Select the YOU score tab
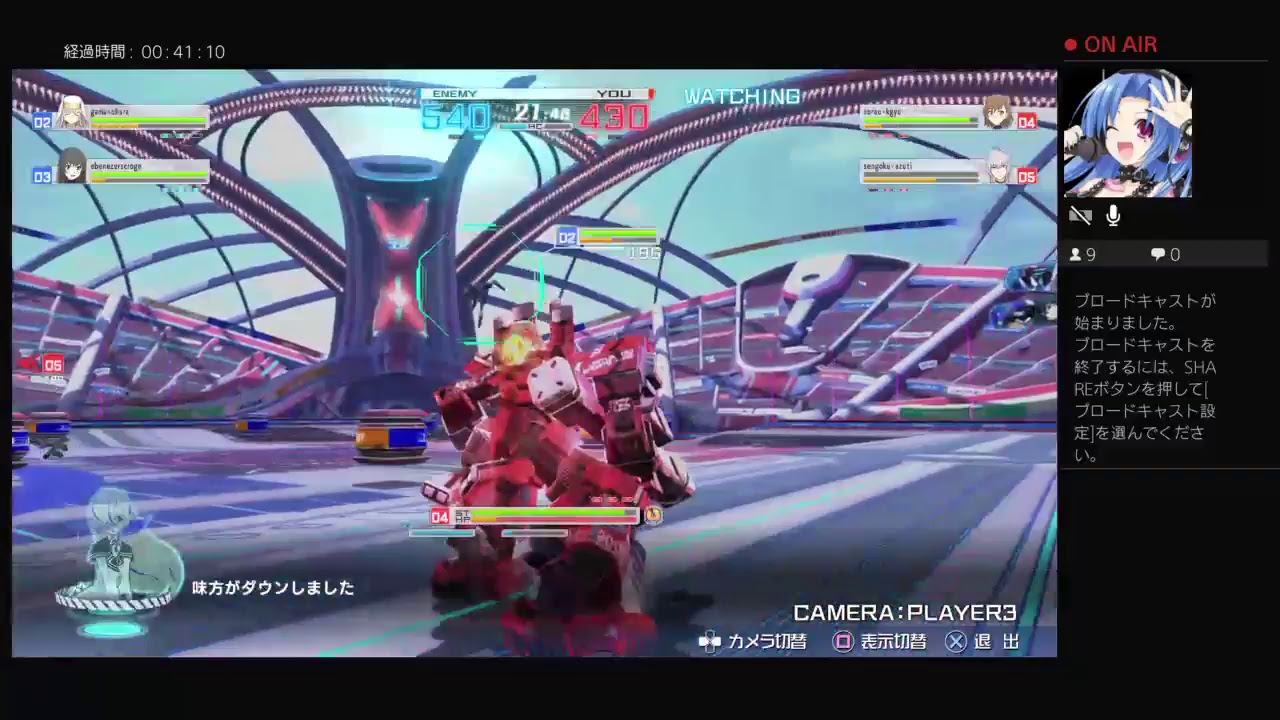 [x=612, y=93]
